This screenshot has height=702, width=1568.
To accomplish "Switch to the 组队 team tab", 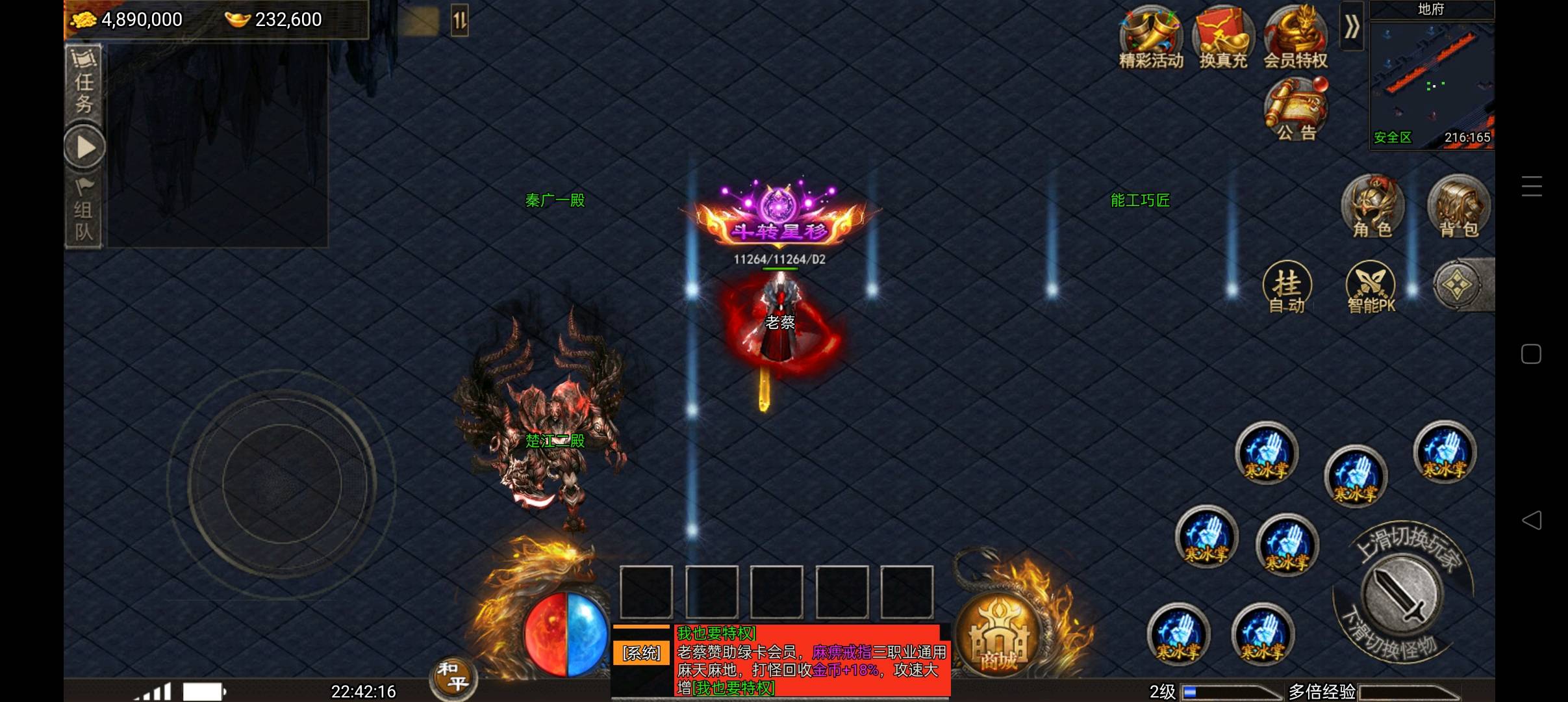I will (x=84, y=211).
